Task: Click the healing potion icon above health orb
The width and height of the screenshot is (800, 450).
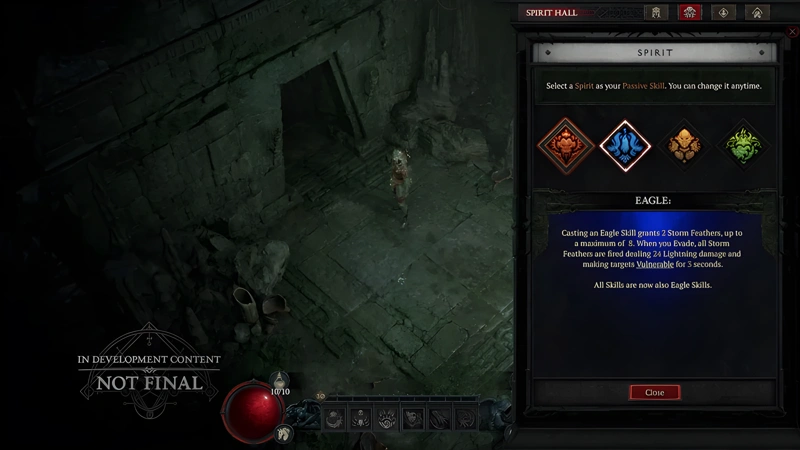Action: point(280,381)
